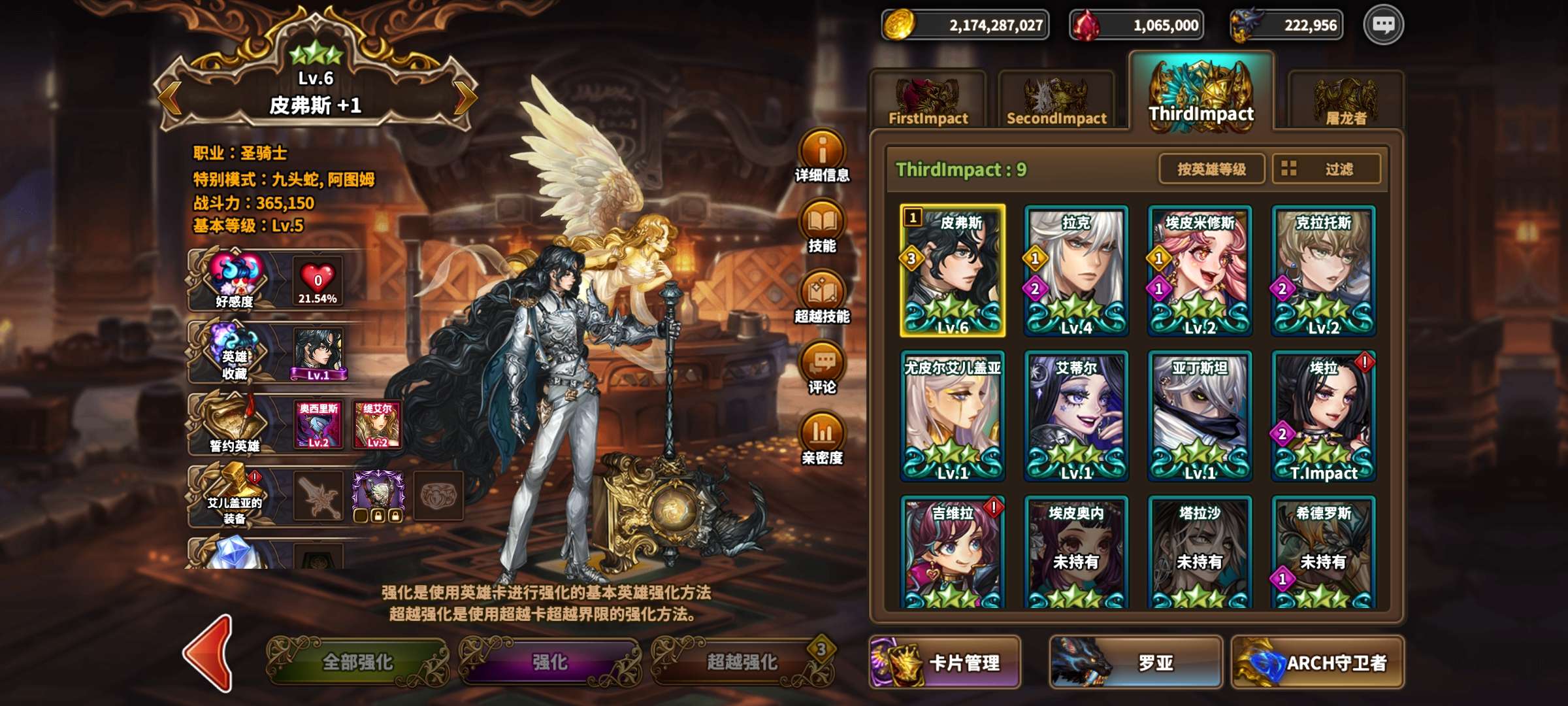The height and width of the screenshot is (706, 1568).
Task: Open the SecondImpact tab
Action: pos(1056,101)
